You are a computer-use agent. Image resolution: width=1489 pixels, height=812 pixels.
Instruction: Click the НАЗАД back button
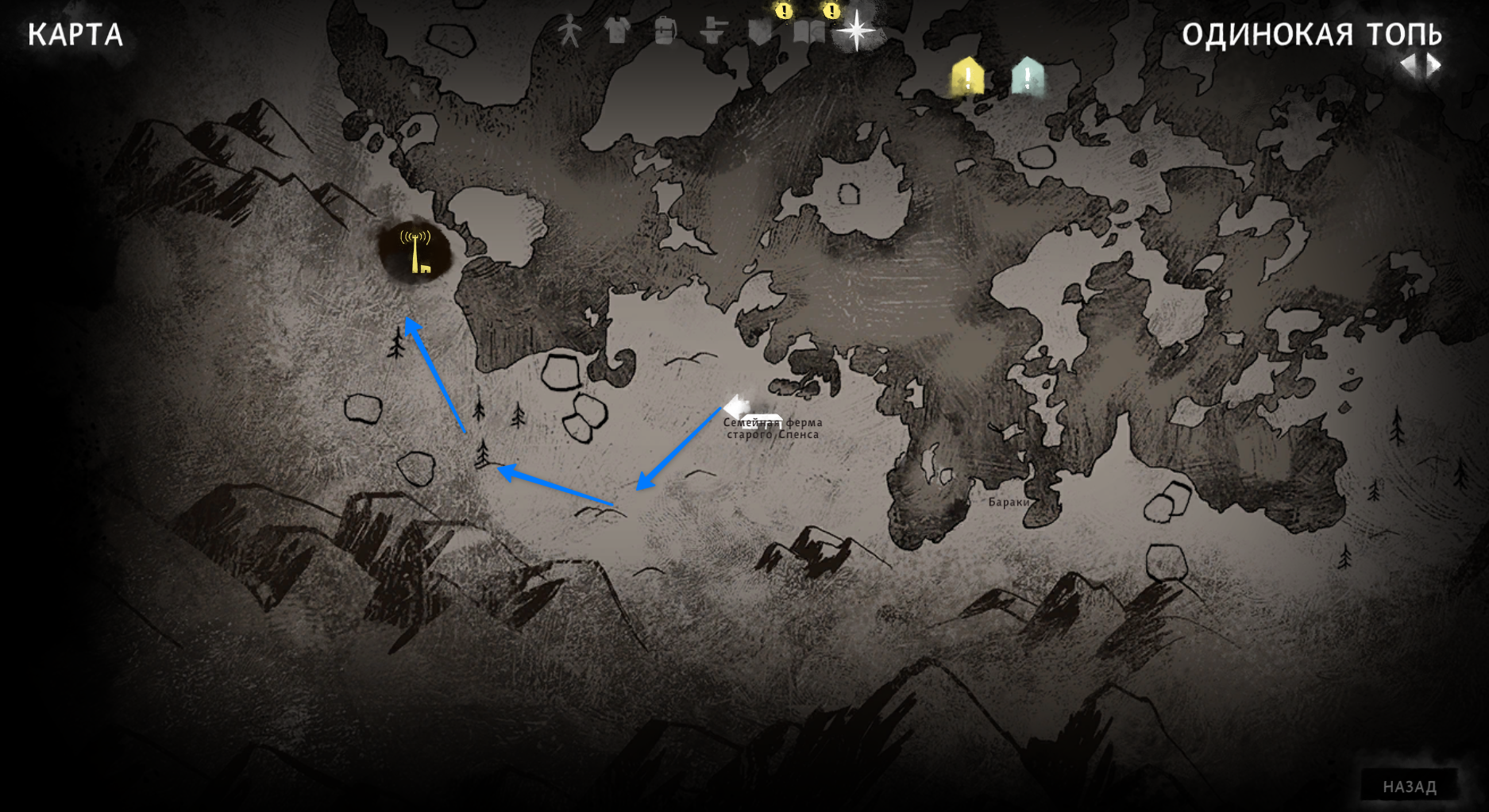1410,786
